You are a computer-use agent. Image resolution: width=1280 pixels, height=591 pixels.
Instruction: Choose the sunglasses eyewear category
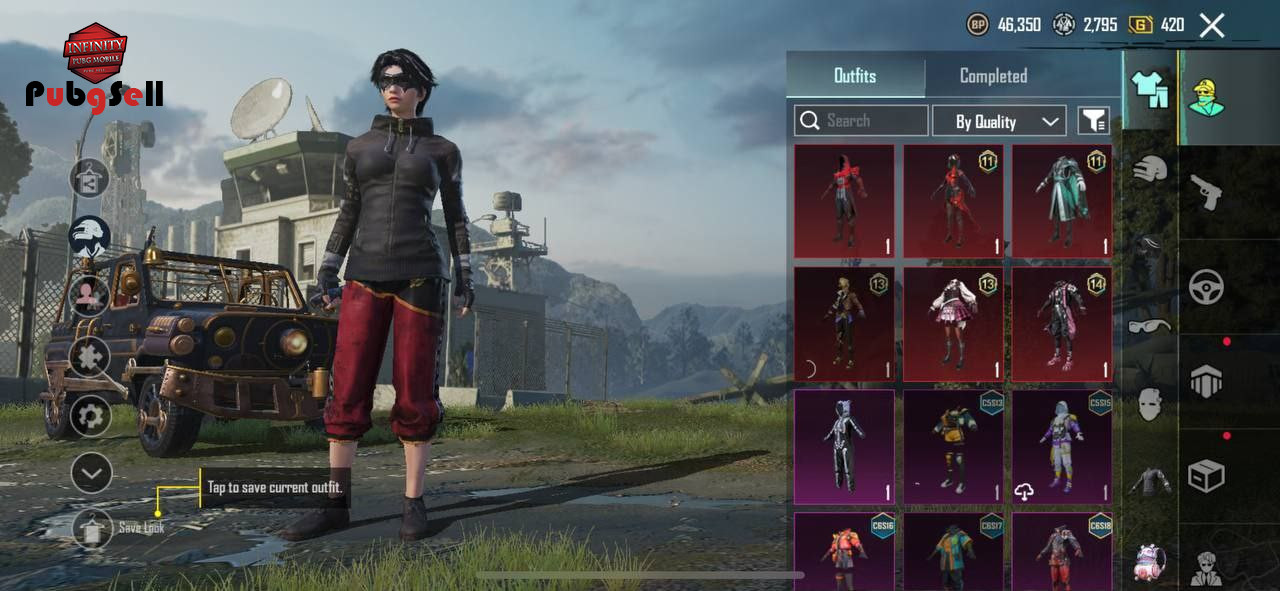1150,325
